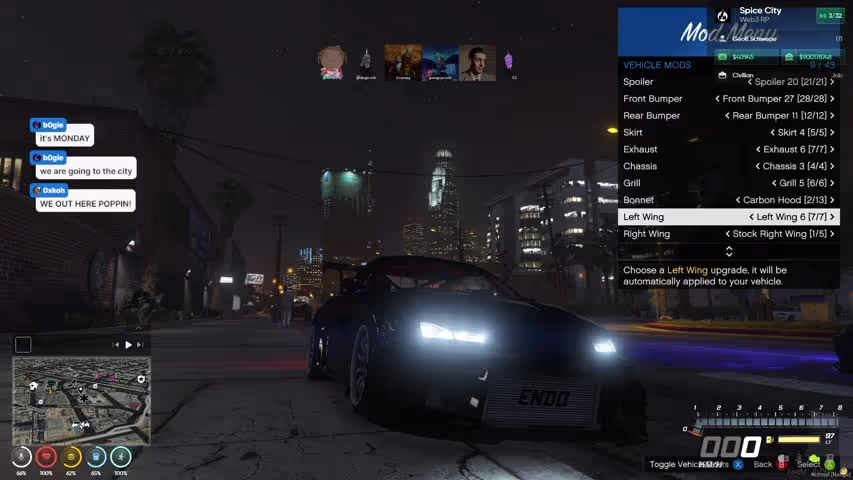
Task: Go to previous track above minimap
Action: tap(116, 345)
